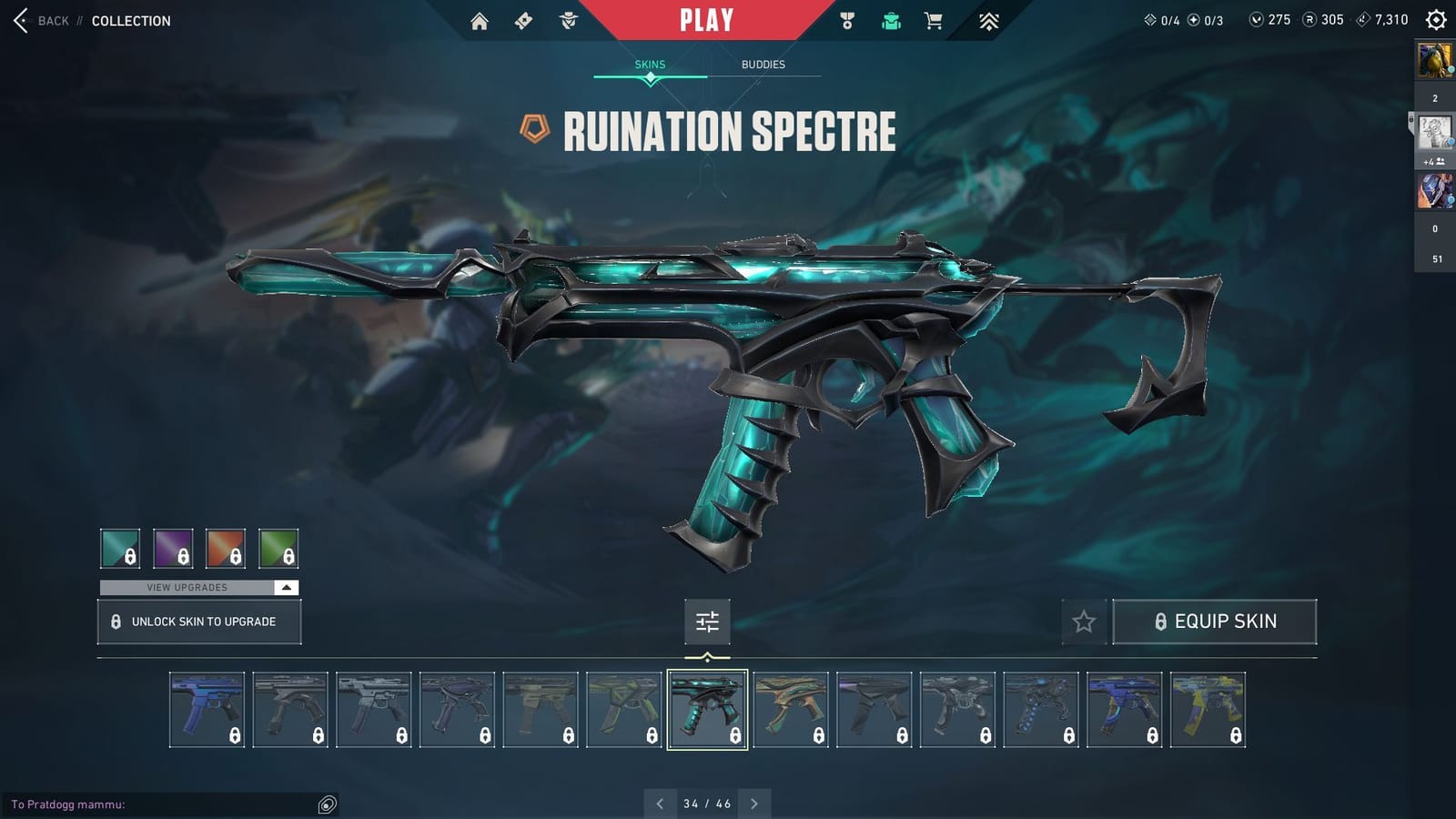The image size is (1456, 819).
Task: Open the Agents icon in the top bar
Action: click(568, 19)
